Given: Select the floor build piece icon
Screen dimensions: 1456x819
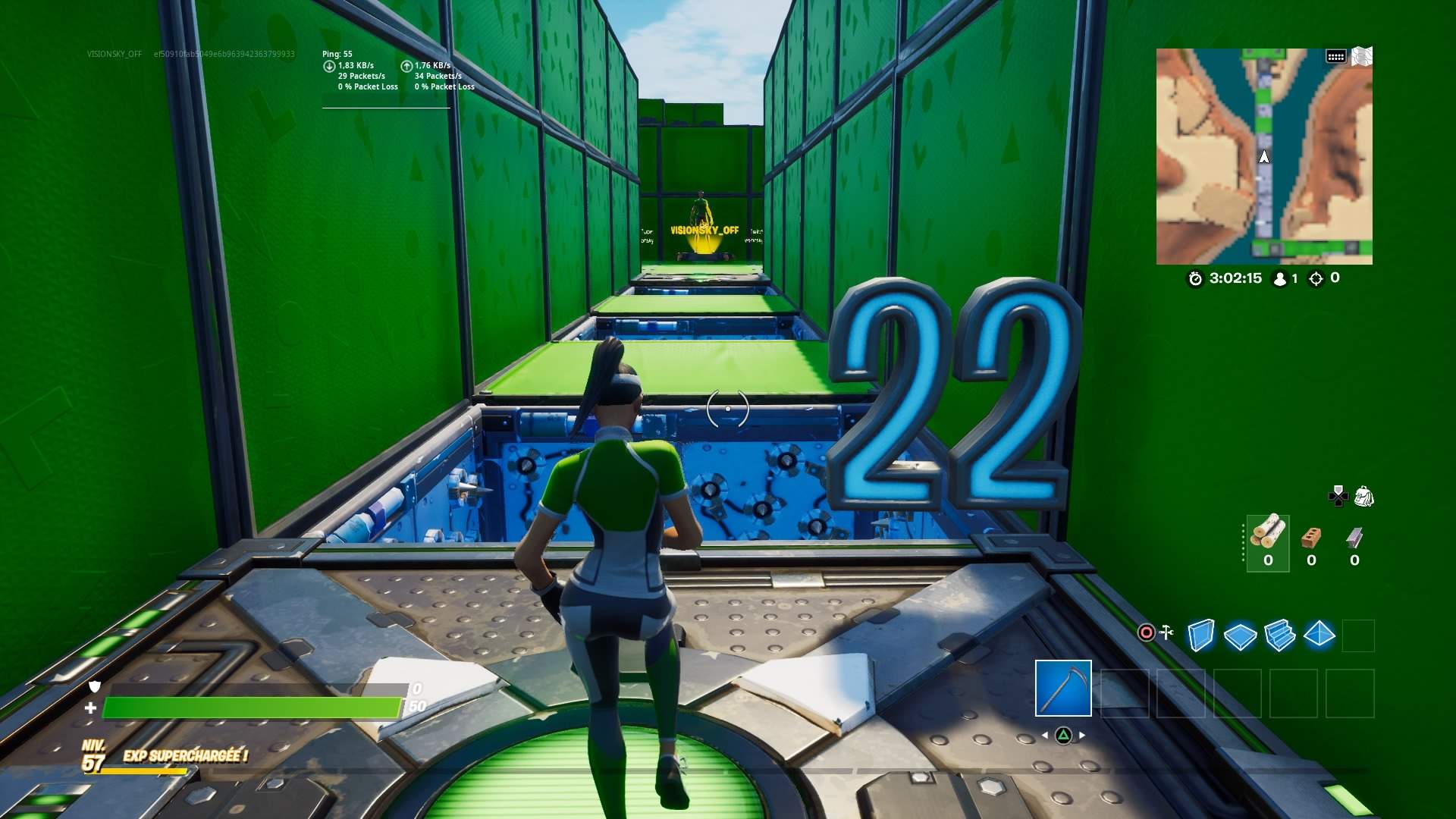Looking at the screenshot, I should pyautogui.click(x=1239, y=637).
